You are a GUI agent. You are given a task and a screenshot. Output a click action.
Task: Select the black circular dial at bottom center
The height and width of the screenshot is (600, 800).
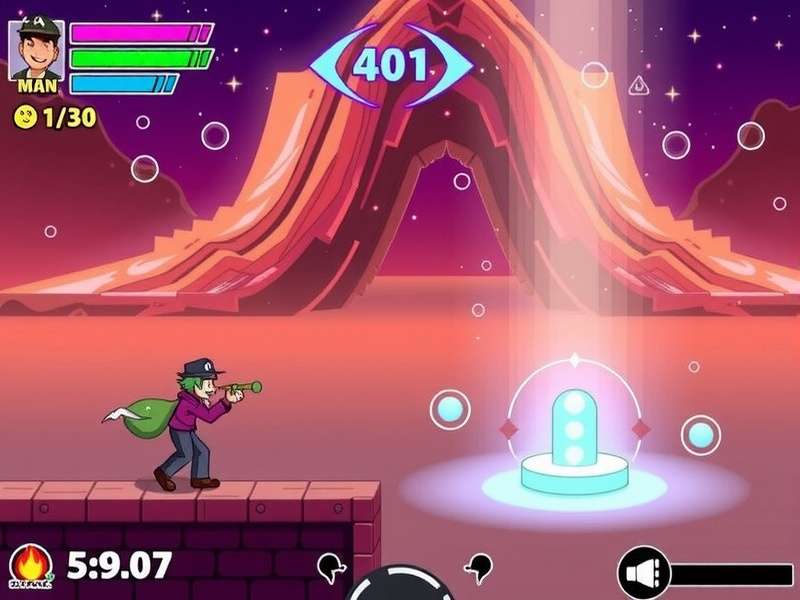pyautogui.click(x=400, y=586)
